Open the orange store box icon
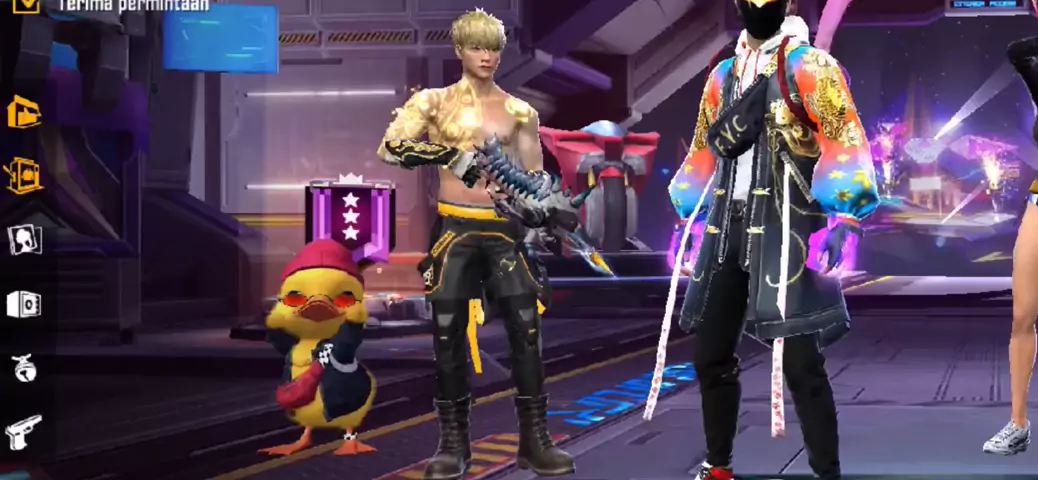The height and width of the screenshot is (480, 1038). pos(24,112)
